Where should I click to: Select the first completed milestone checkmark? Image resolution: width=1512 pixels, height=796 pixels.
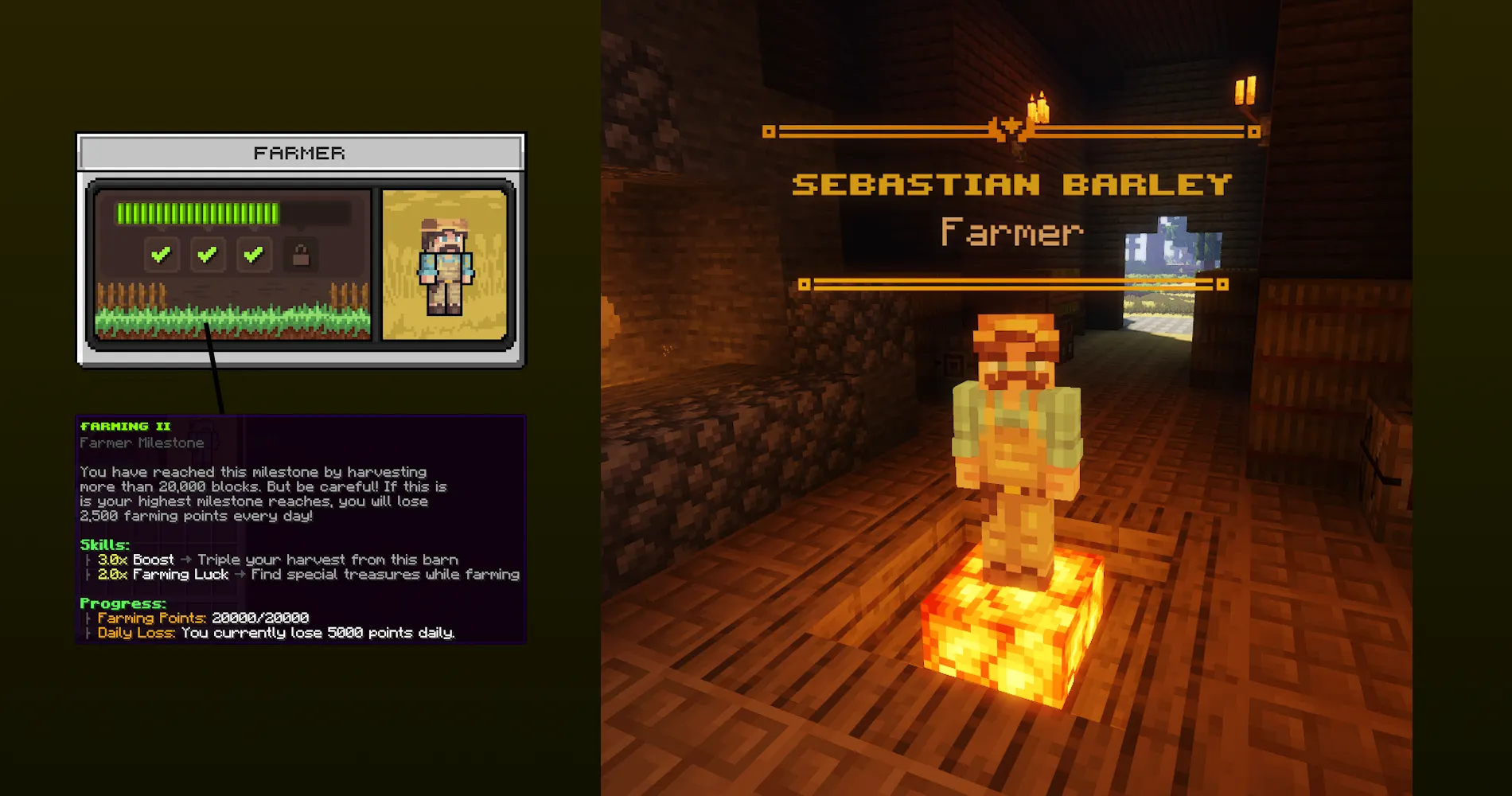(x=162, y=253)
